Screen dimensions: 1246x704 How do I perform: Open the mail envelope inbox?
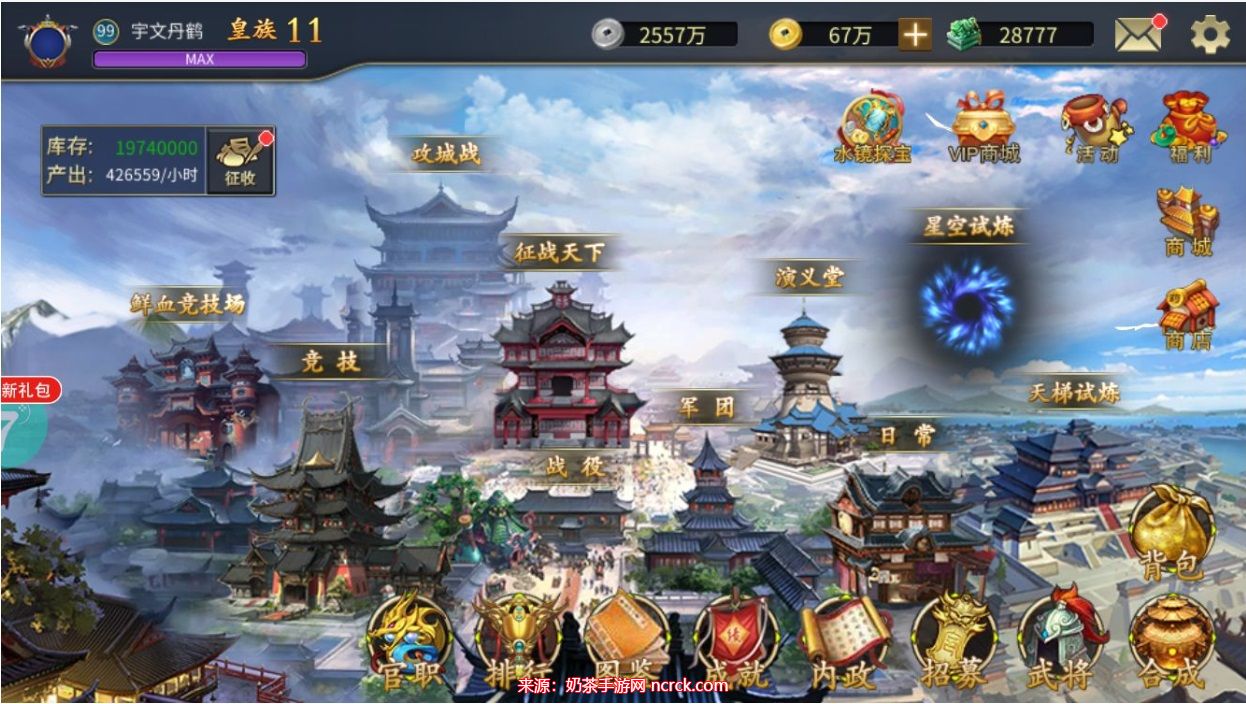pyautogui.click(x=1138, y=35)
